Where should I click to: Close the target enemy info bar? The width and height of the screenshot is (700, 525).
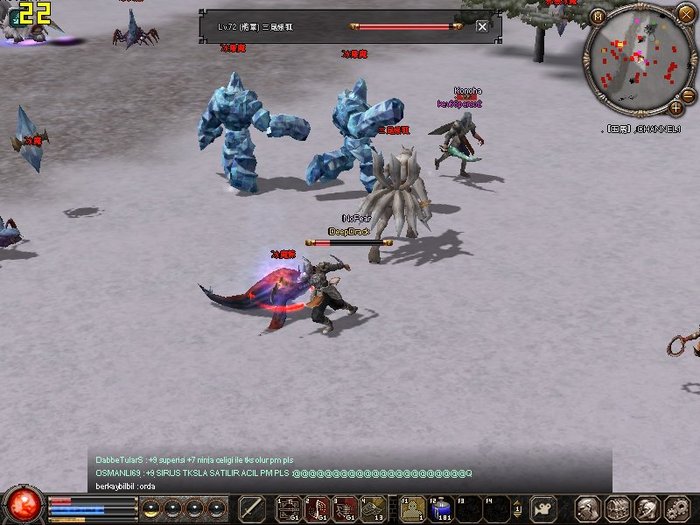(x=483, y=26)
